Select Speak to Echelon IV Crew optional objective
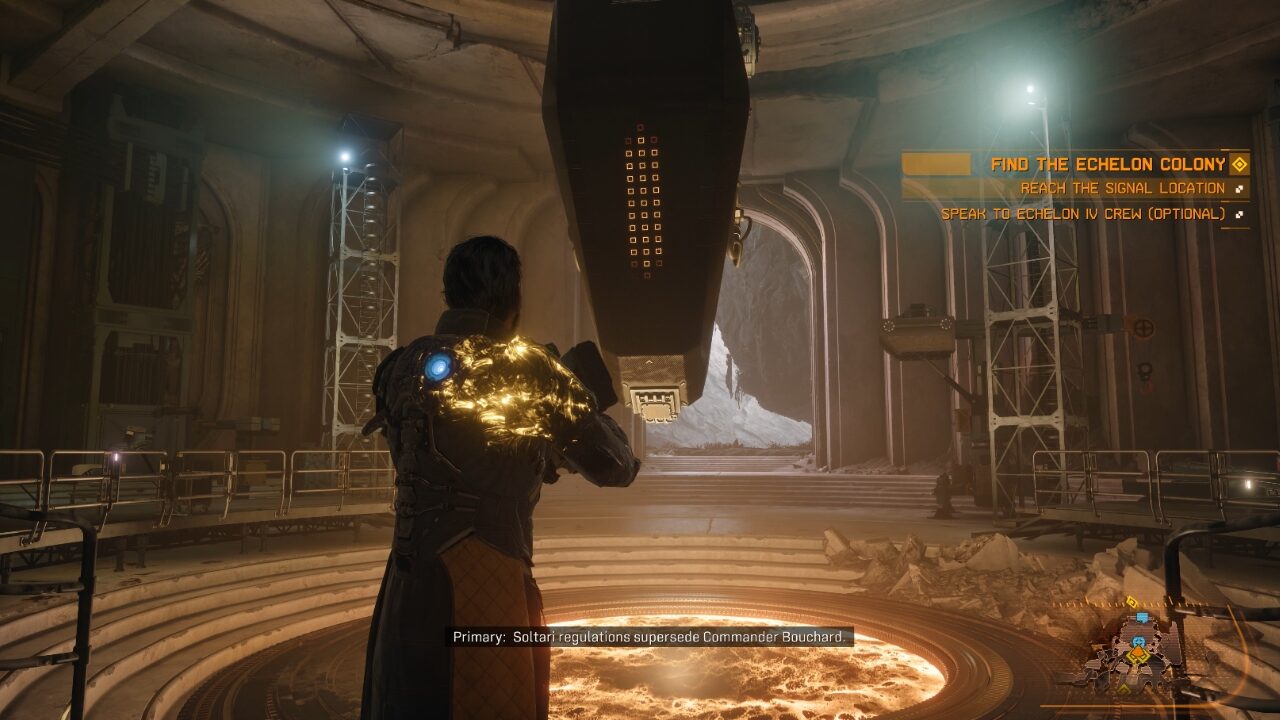Image resolution: width=1280 pixels, height=720 pixels. point(1082,213)
